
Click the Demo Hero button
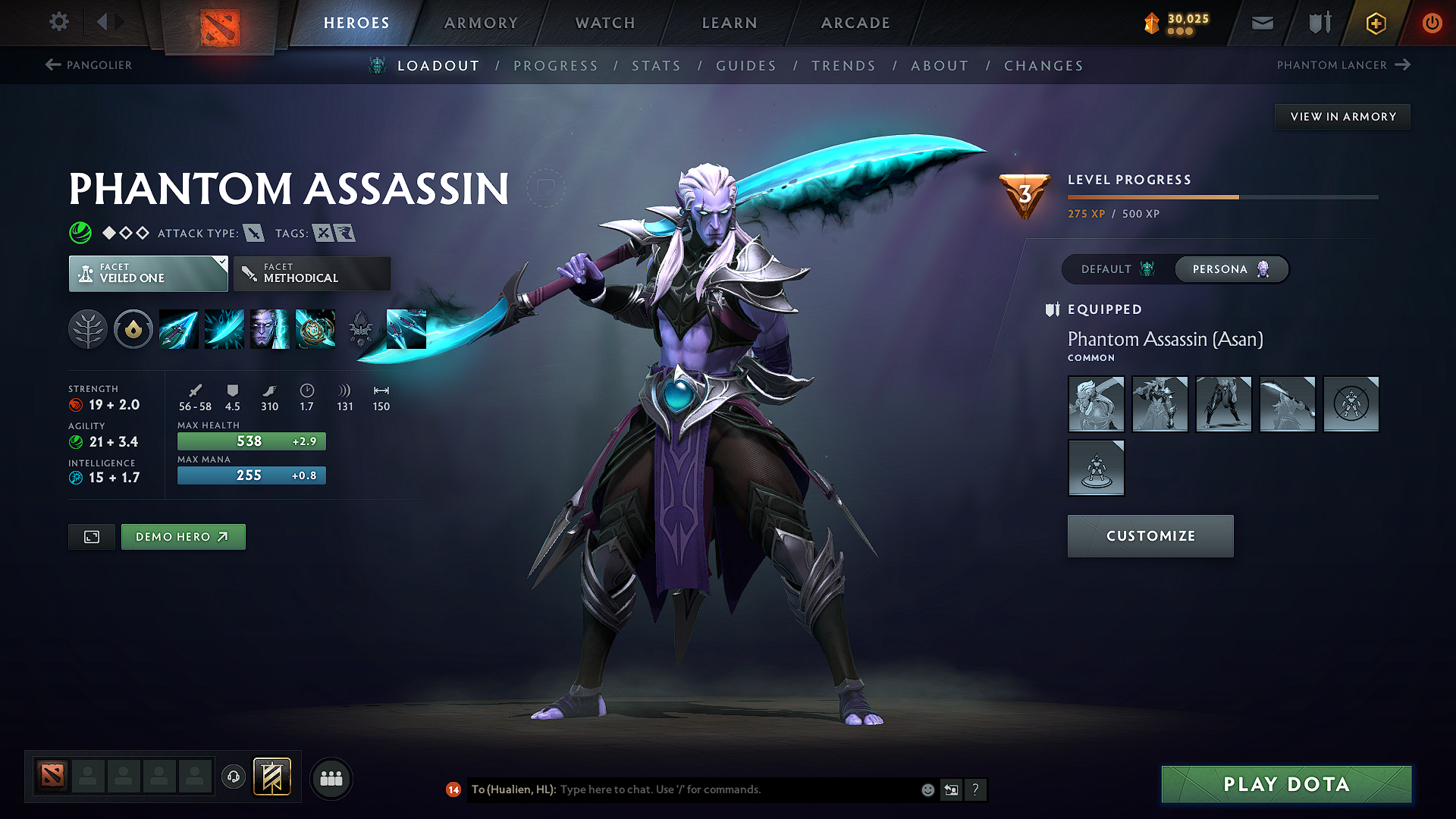[x=183, y=536]
